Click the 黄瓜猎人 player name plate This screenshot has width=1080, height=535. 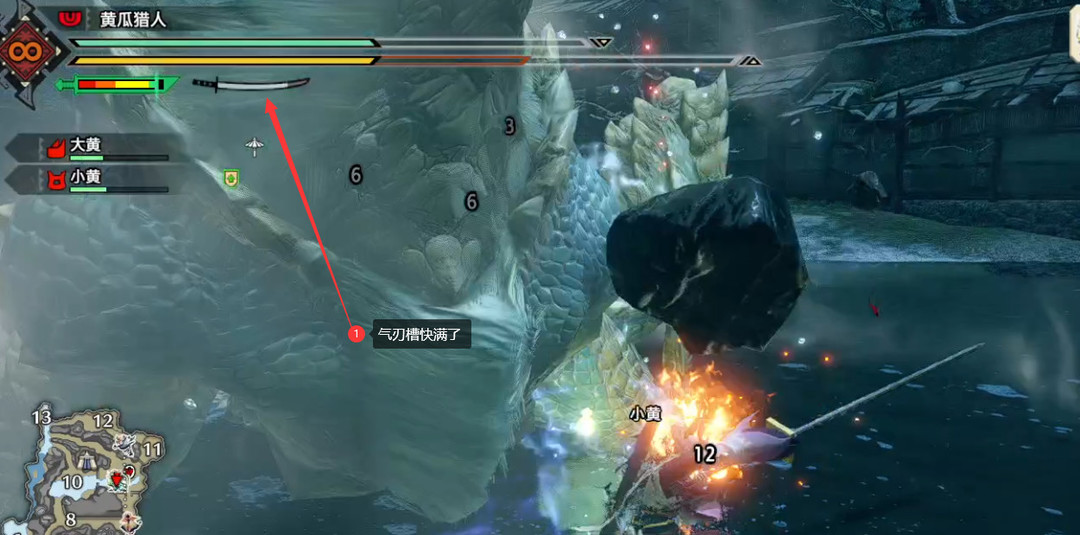[x=132, y=19]
